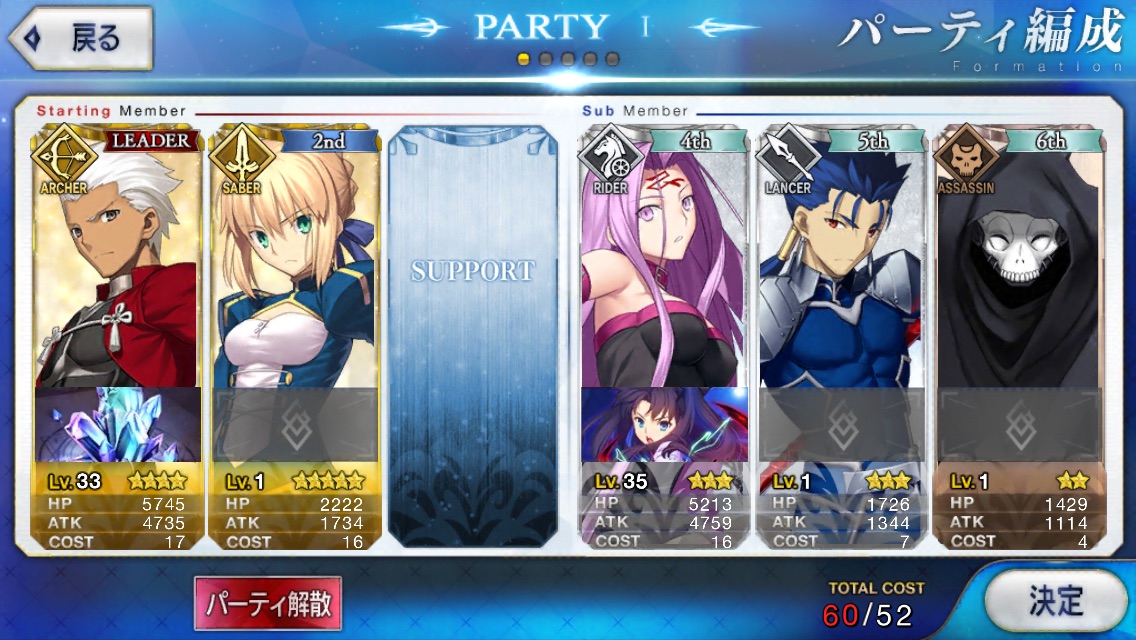Open the Archer's crystal Craft Essence slot
Image resolution: width=1136 pixels, height=640 pixels.
coord(118,425)
